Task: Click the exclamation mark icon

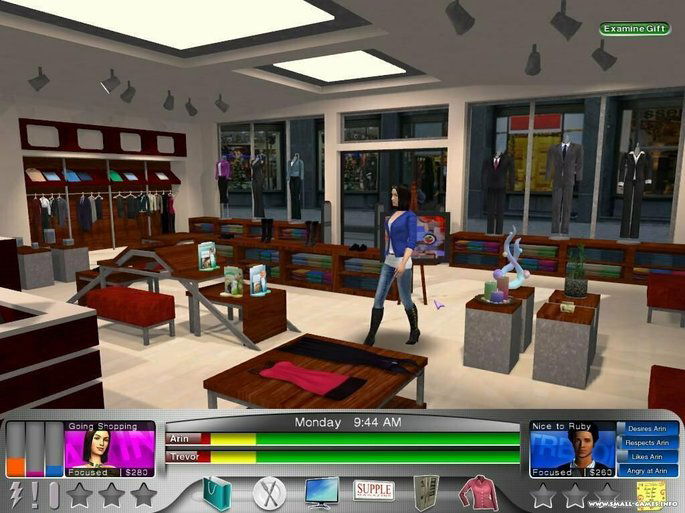Action: tap(35, 494)
